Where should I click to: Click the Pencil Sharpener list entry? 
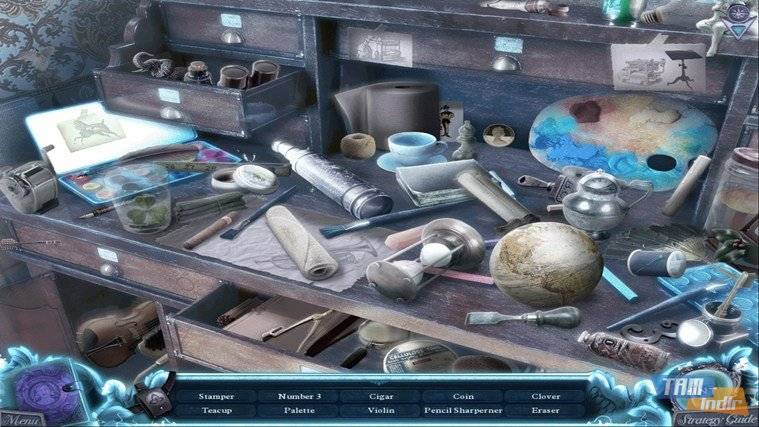tap(461, 410)
